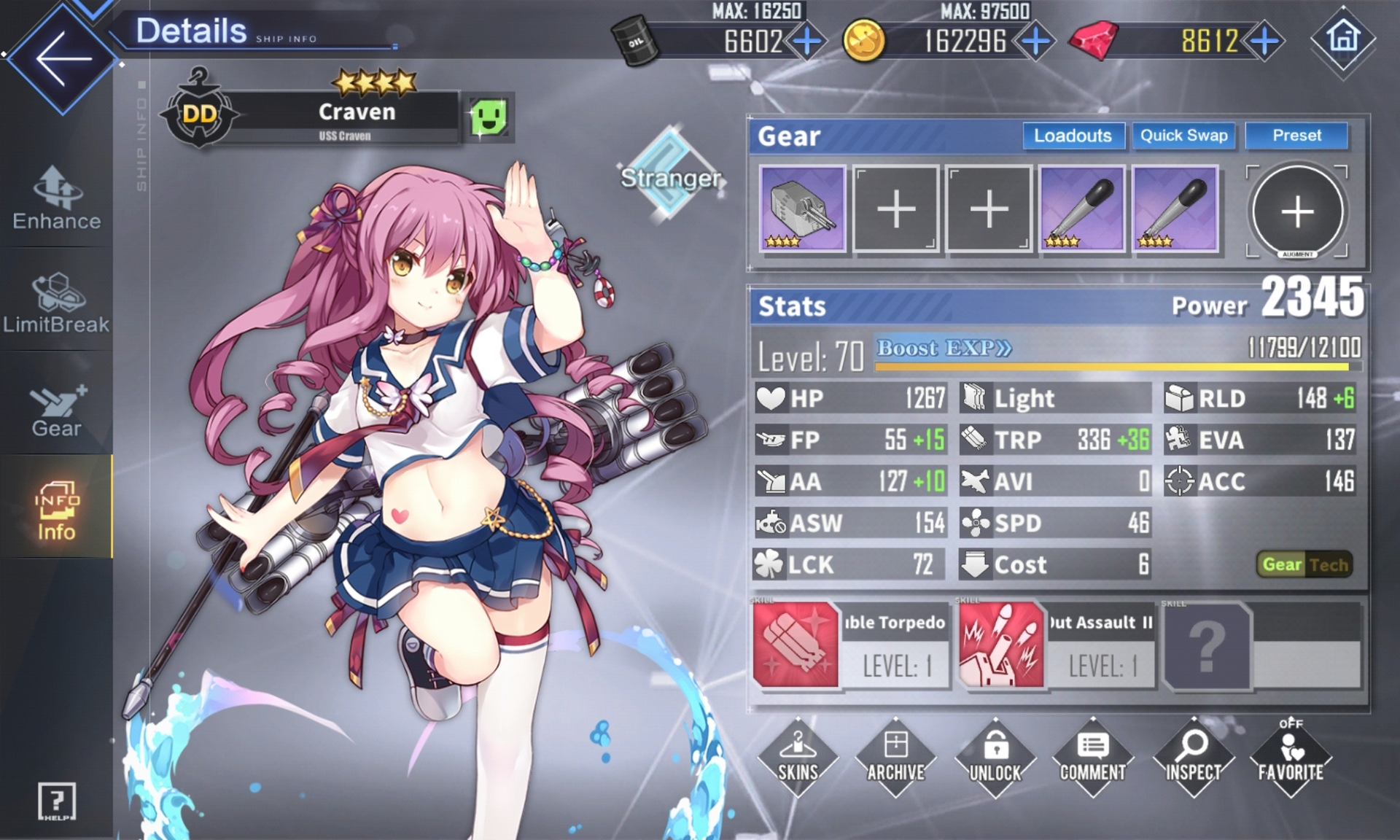Open the Enhance tab
1400x840 pixels.
[x=56, y=198]
